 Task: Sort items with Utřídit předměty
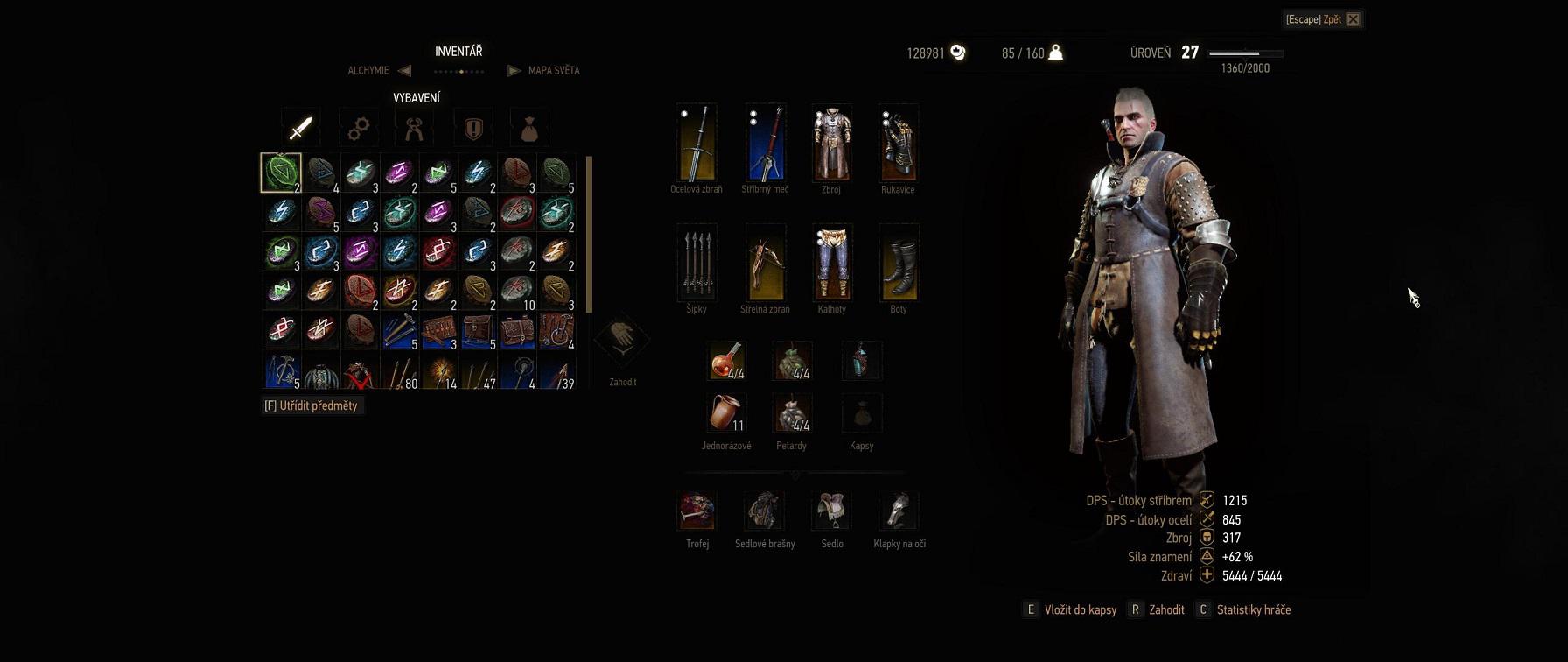click(311, 406)
